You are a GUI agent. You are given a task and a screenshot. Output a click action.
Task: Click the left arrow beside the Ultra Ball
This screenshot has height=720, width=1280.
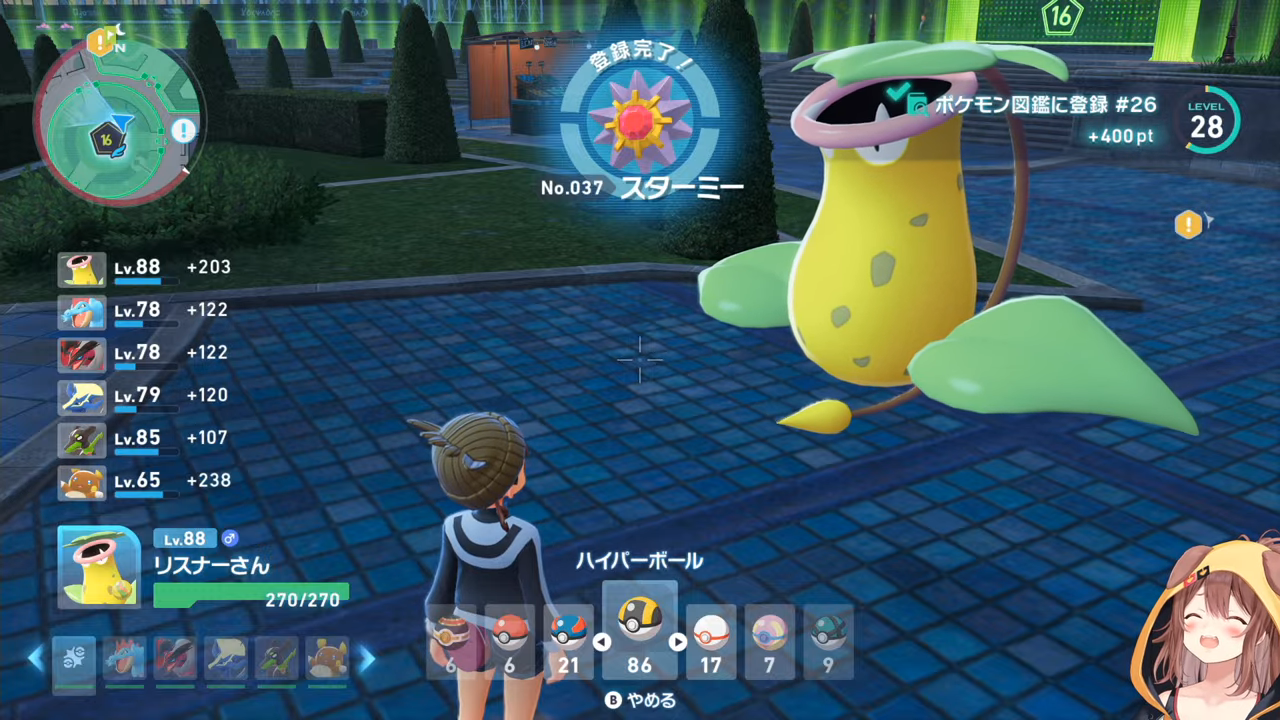(602, 642)
